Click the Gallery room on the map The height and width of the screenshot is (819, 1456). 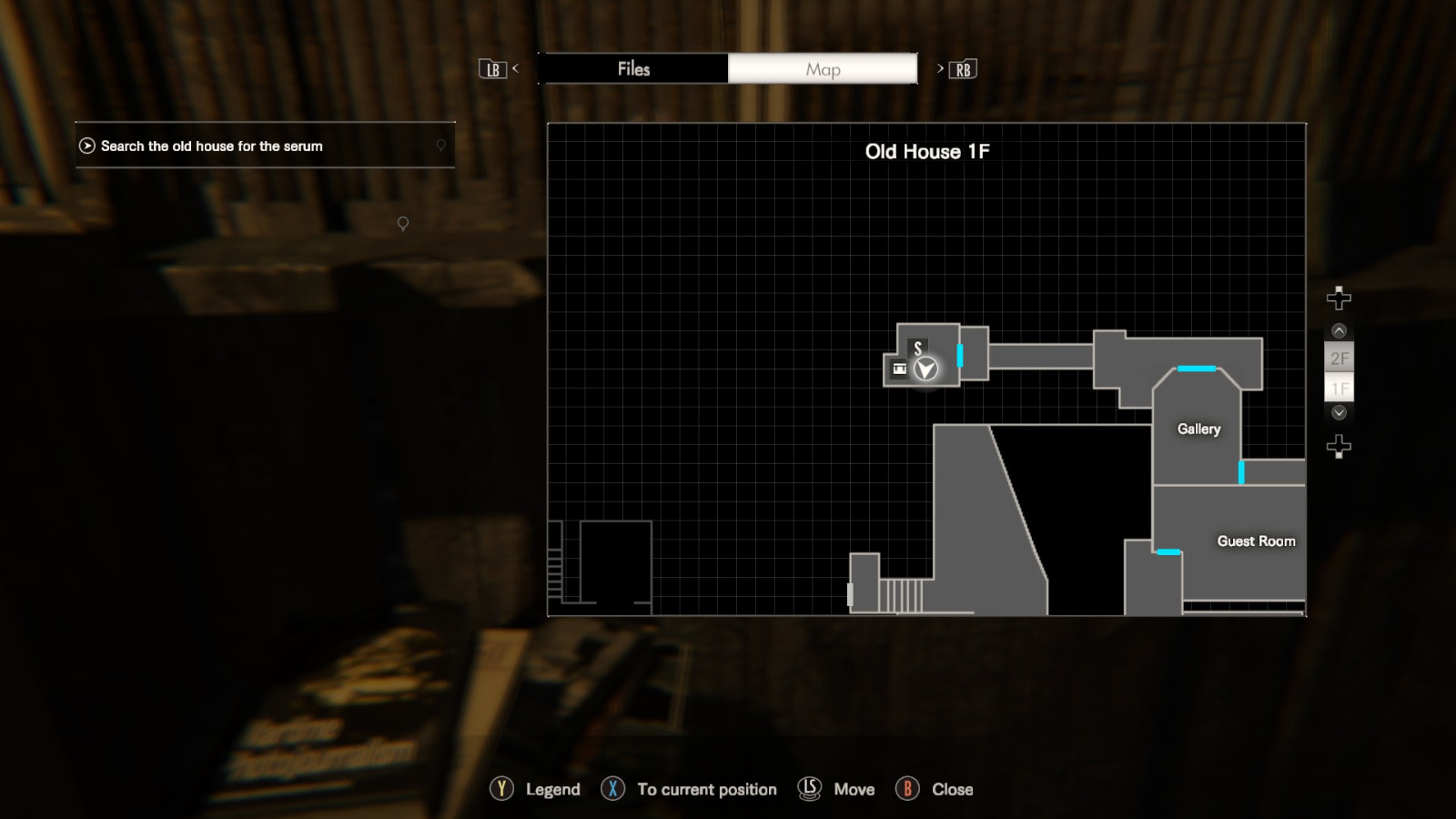coord(1198,429)
